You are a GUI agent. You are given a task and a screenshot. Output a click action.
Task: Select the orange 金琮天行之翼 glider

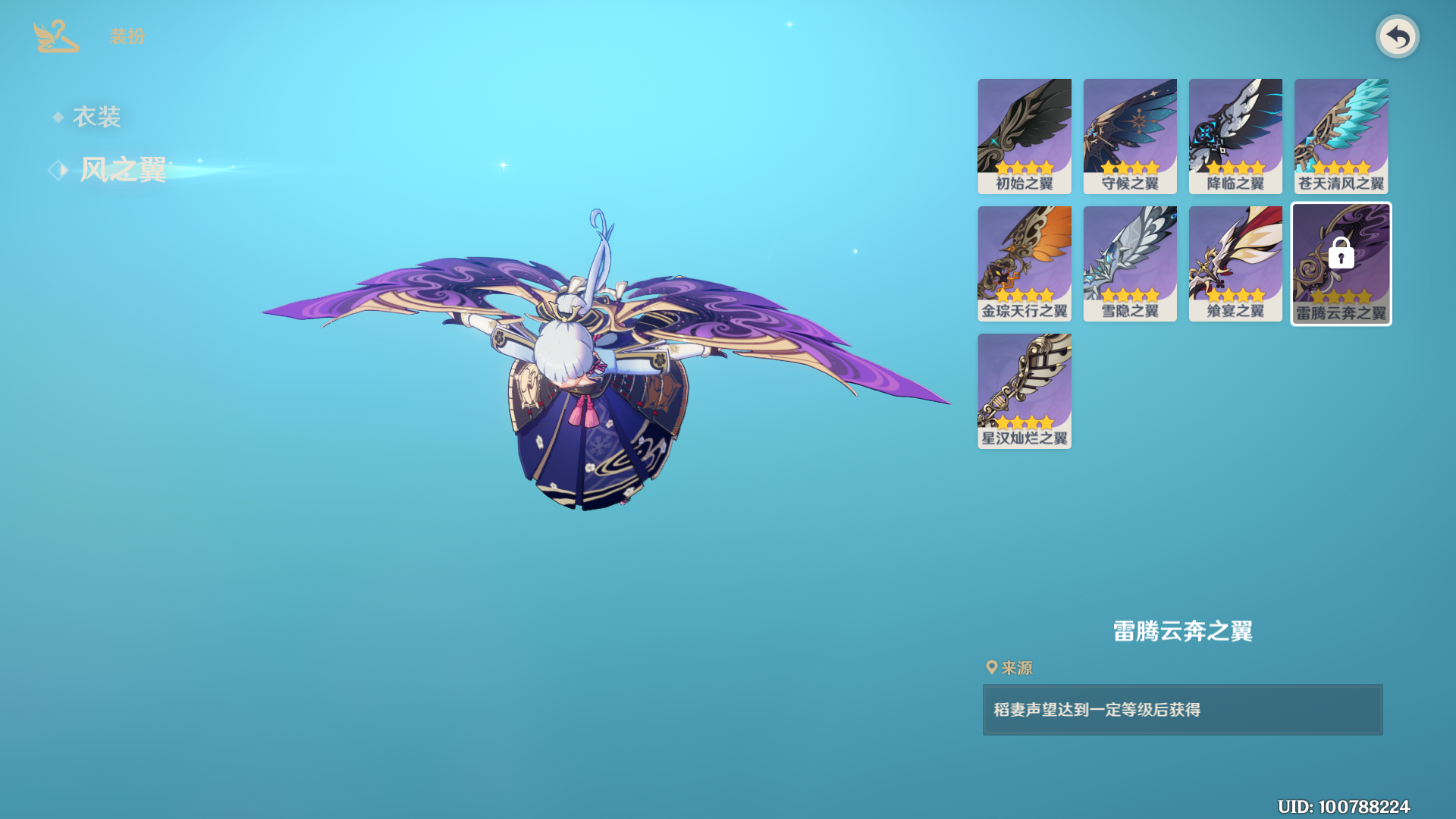1024,263
